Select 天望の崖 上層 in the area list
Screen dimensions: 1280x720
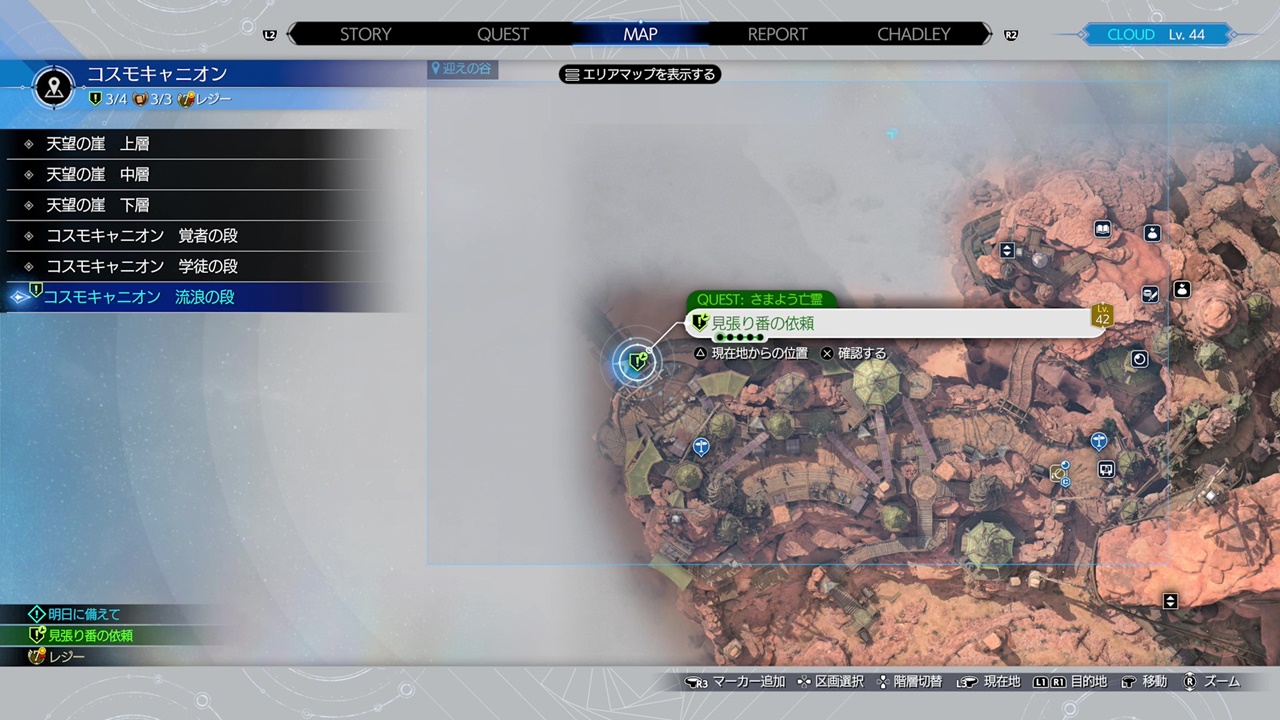click(98, 144)
